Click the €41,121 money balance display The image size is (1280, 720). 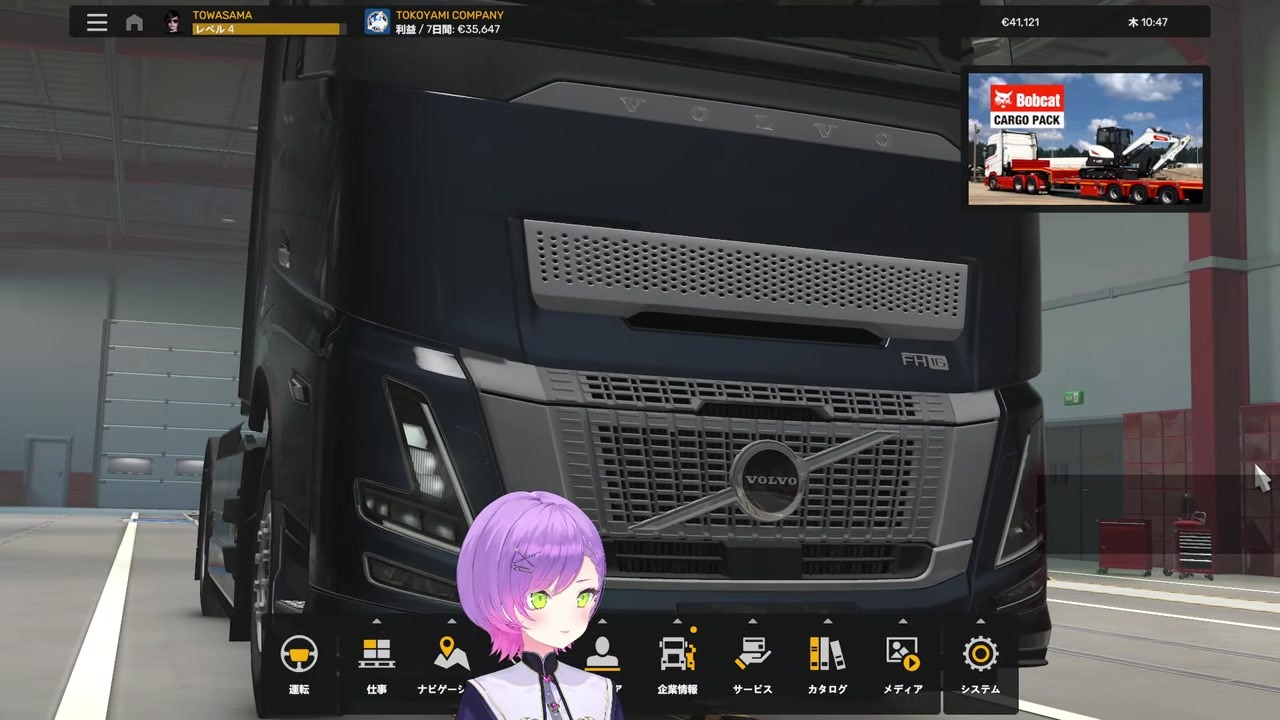click(x=1020, y=21)
